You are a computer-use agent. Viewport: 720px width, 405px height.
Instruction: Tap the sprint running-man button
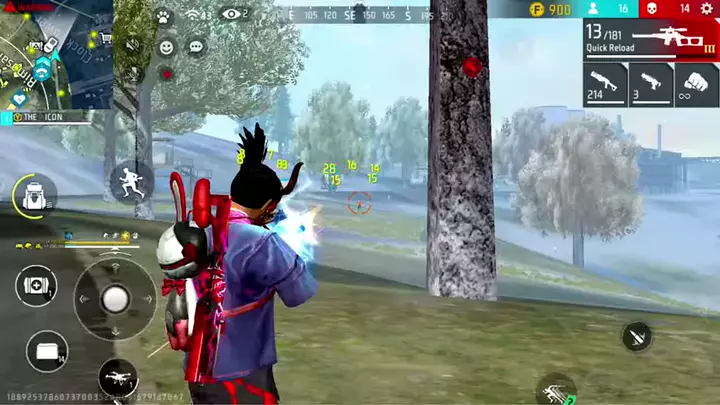[x=130, y=182]
